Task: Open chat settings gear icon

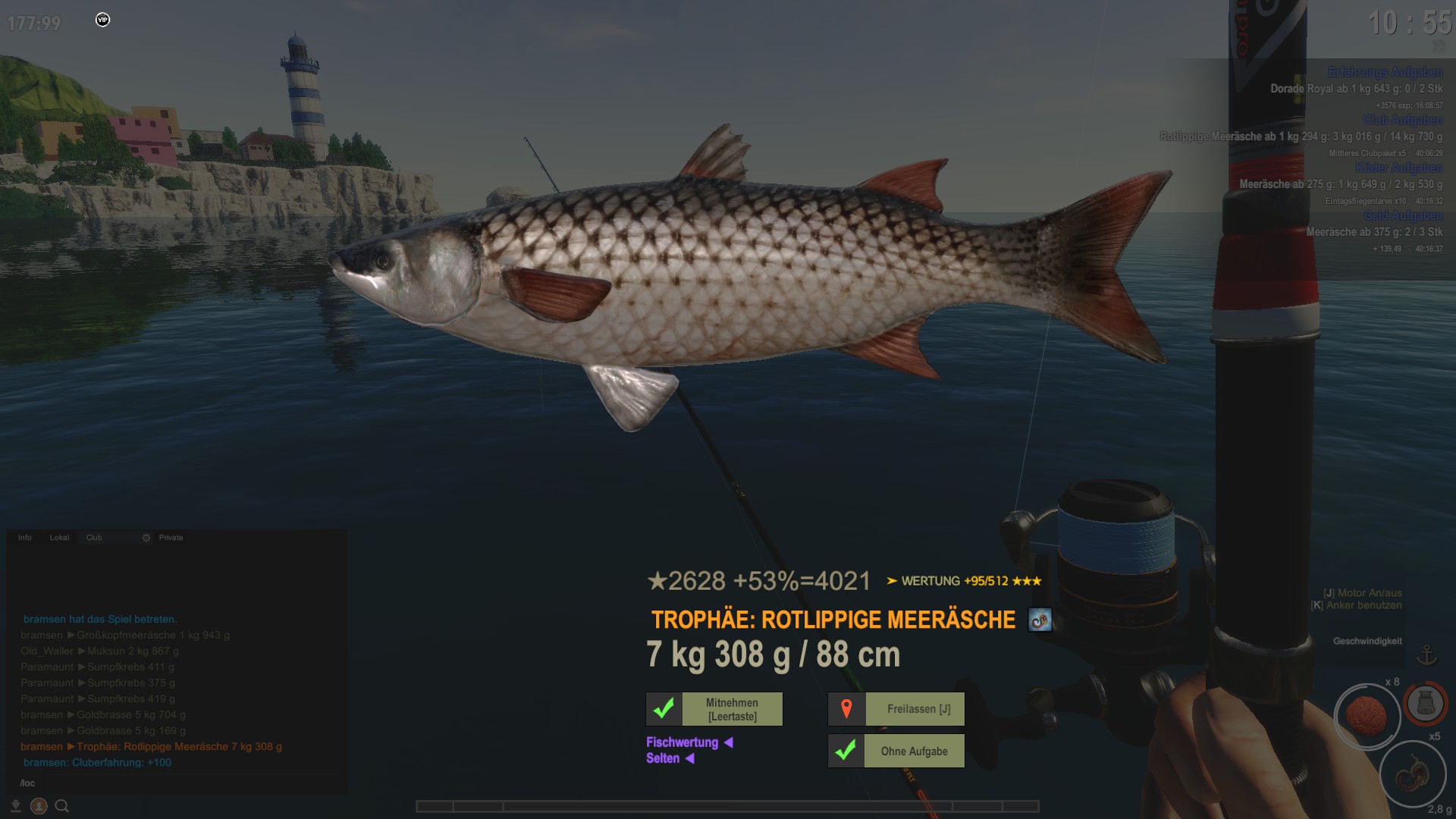Action: pyautogui.click(x=146, y=538)
